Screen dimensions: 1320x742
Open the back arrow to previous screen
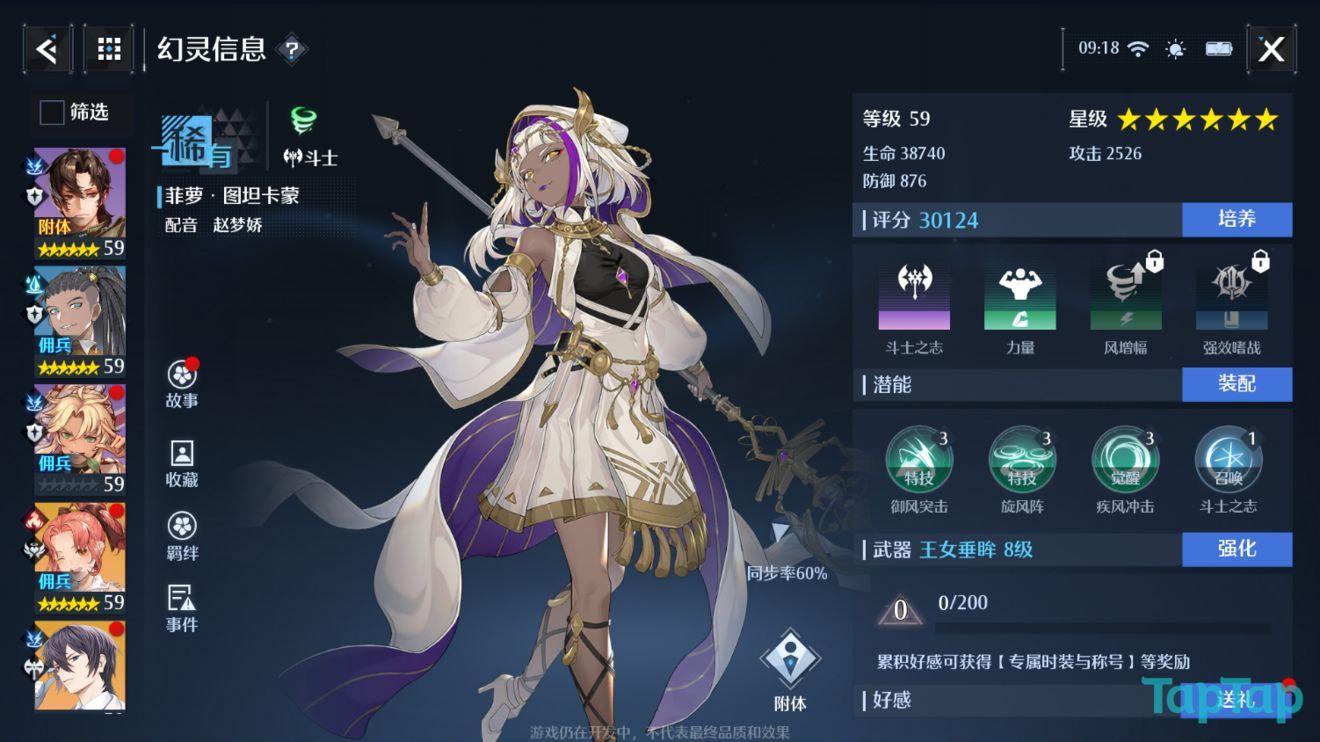pyautogui.click(x=46, y=48)
